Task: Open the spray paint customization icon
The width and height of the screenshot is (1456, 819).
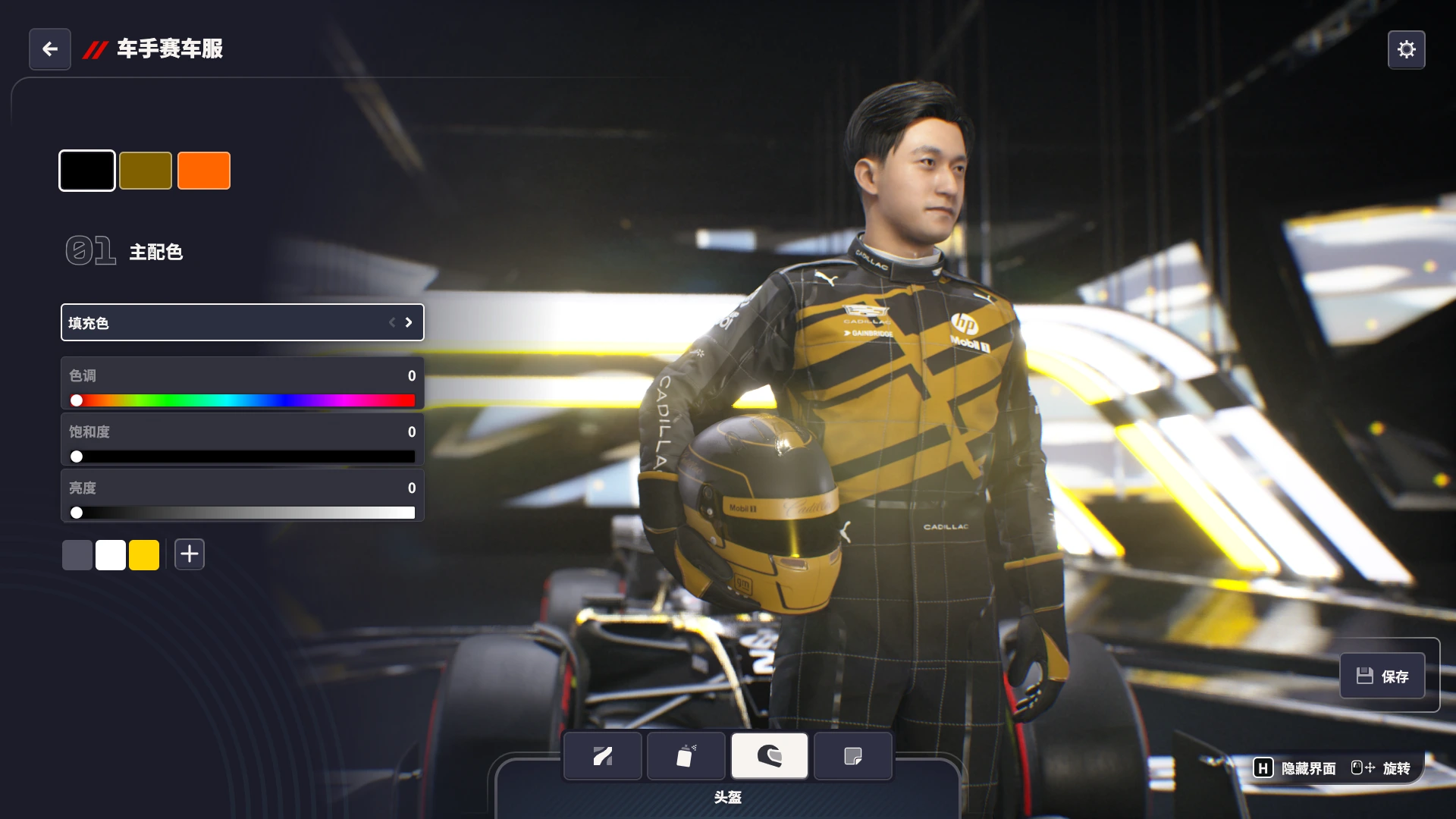Action: pyautogui.click(x=686, y=755)
